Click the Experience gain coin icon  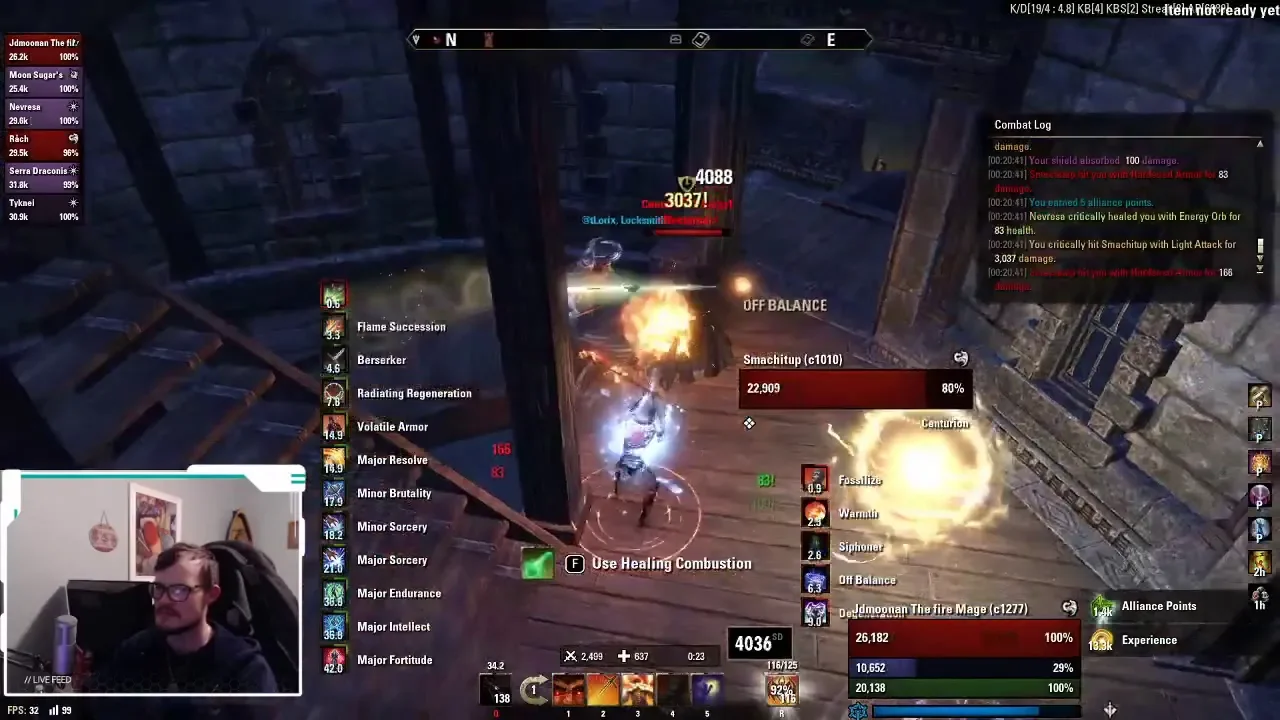[1102, 641]
